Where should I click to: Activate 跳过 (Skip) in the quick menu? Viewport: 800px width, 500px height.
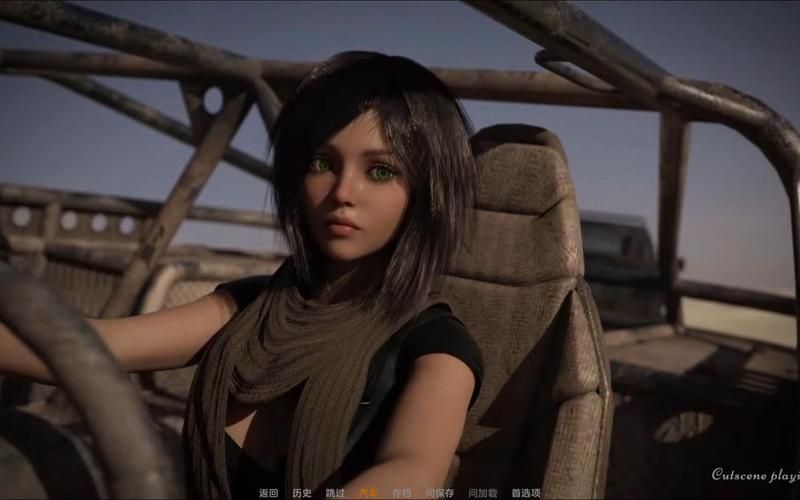tap(335, 493)
